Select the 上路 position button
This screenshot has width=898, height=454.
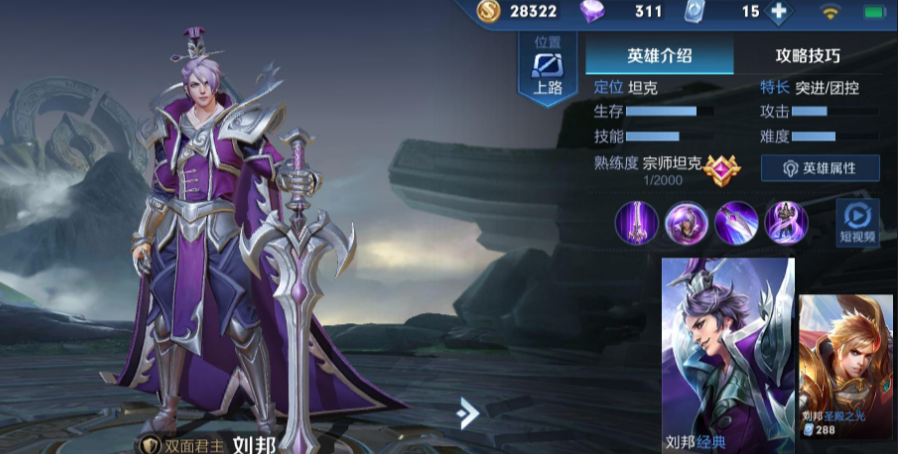click(x=549, y=69)
